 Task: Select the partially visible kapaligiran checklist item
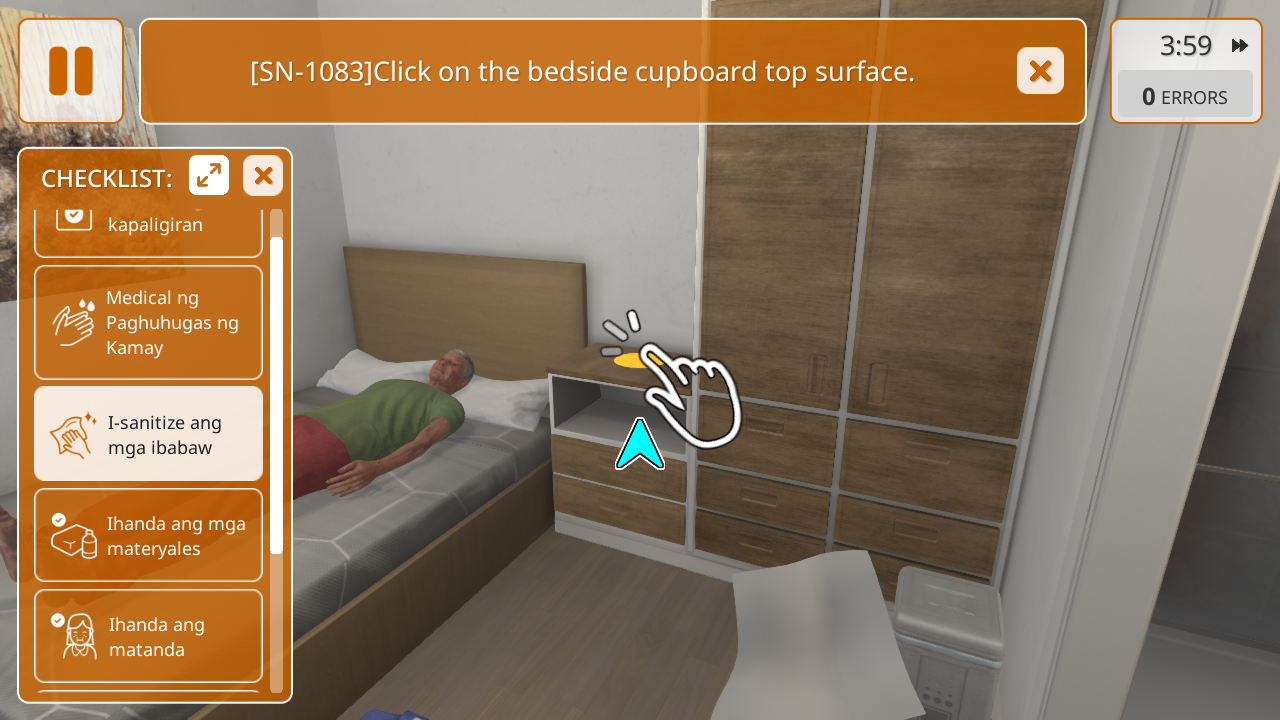click(x=149, y=231)
